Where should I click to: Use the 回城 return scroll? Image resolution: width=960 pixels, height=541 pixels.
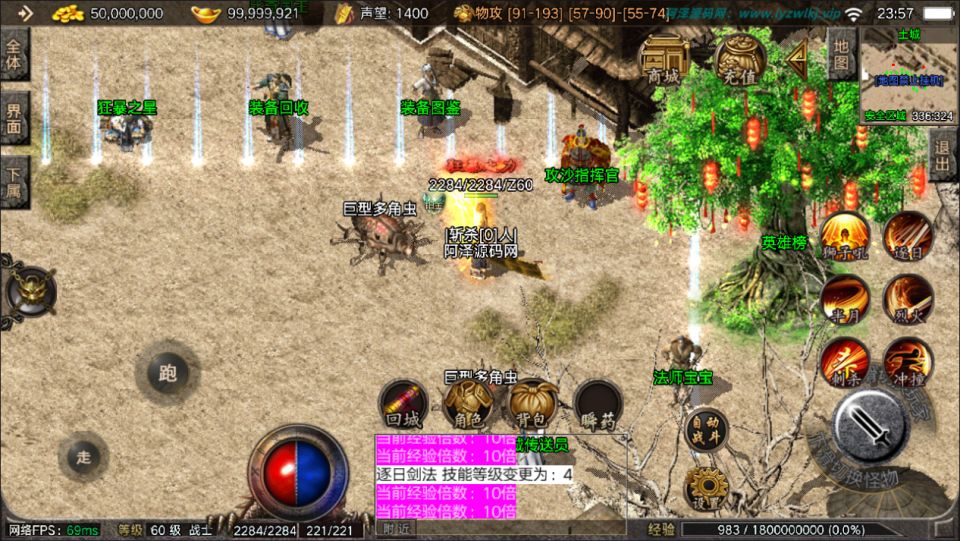[403, 404]
